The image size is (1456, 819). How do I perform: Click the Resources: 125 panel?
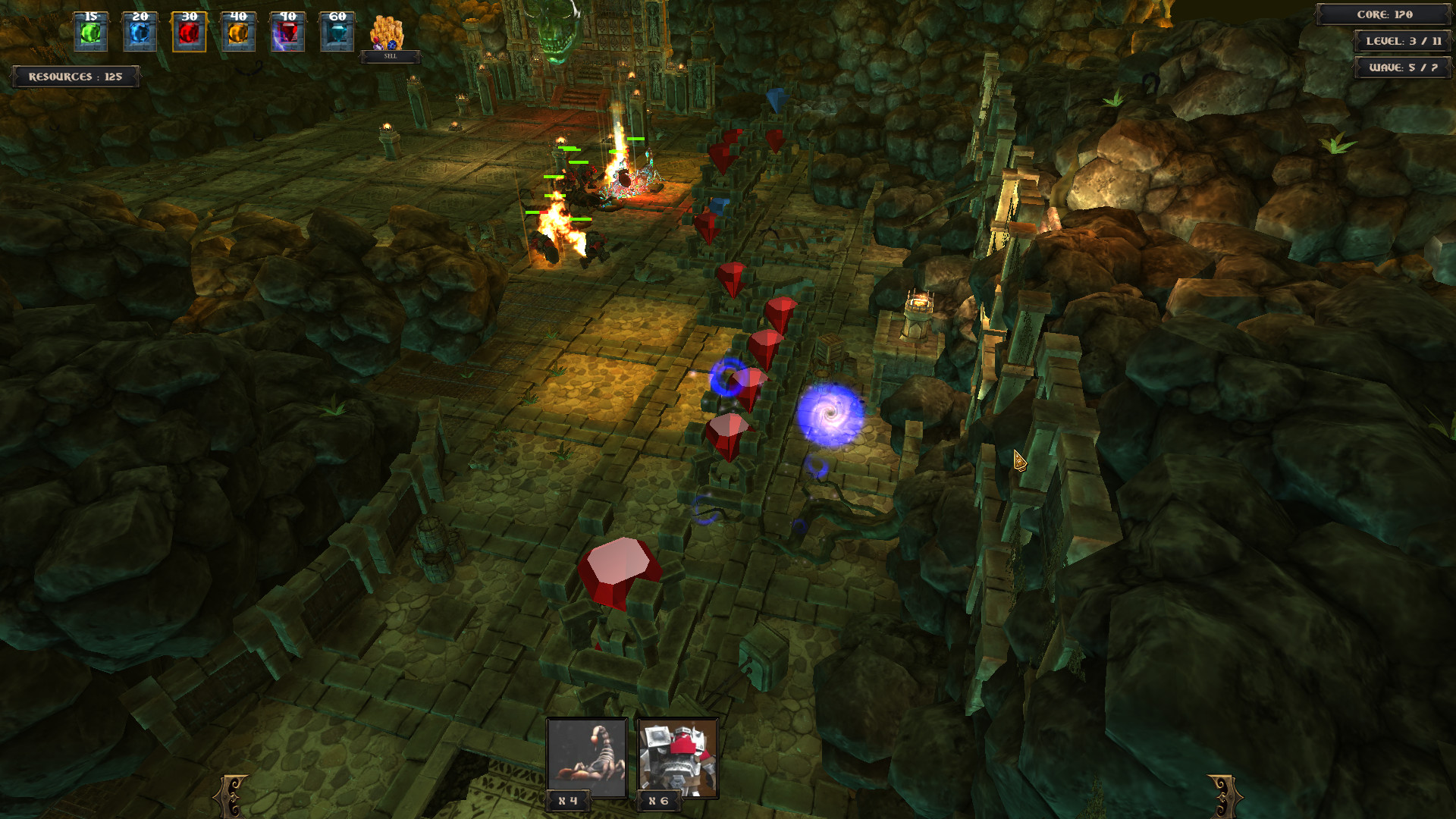75,76
